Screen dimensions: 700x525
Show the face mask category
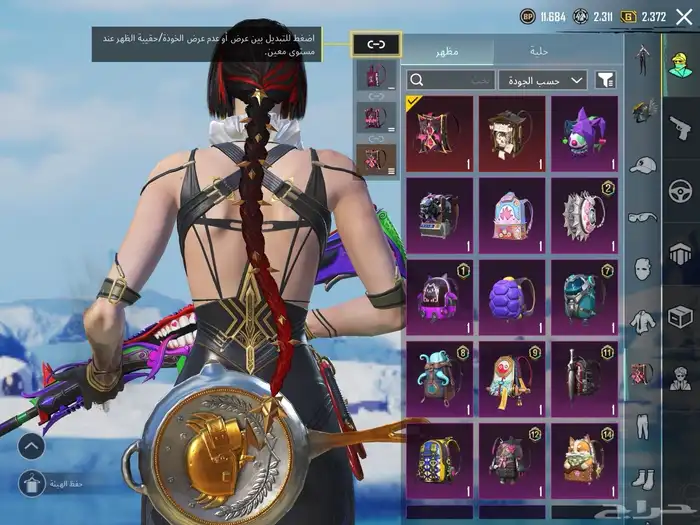tap(641, 269)
